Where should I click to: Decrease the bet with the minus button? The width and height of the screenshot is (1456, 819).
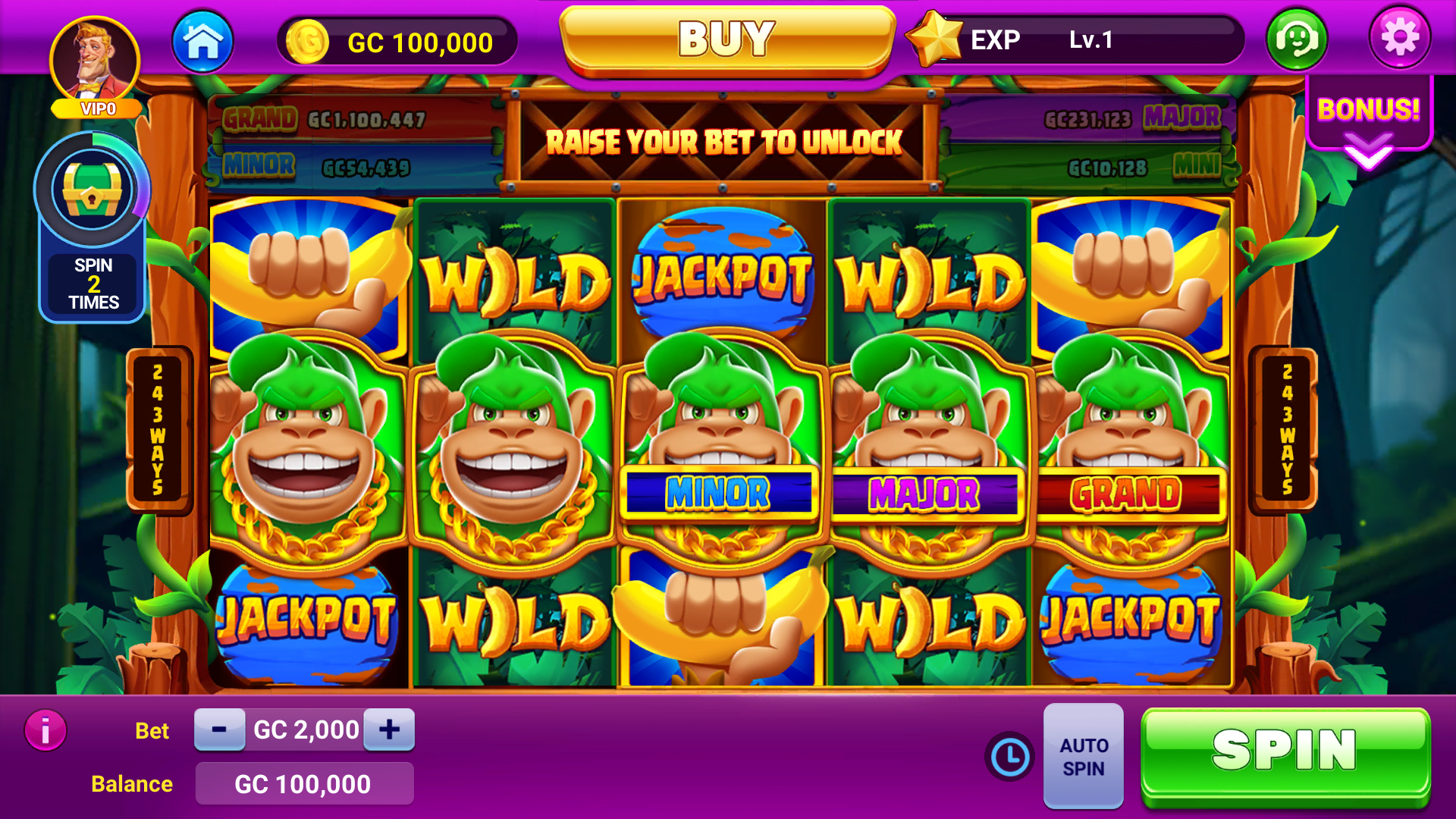click(x=219, y=730)
